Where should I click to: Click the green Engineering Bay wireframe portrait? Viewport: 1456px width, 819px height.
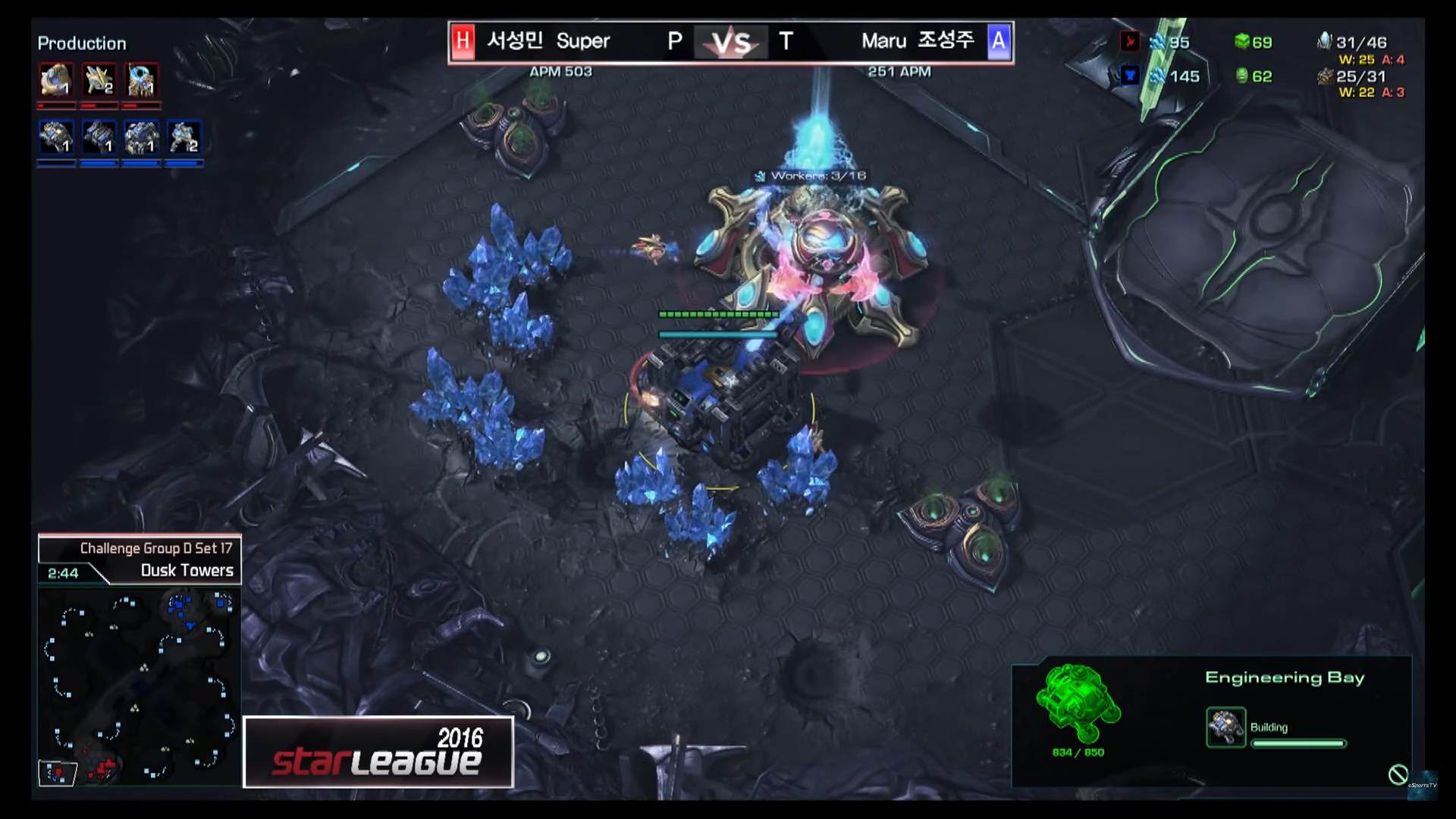coord(1078,702)
